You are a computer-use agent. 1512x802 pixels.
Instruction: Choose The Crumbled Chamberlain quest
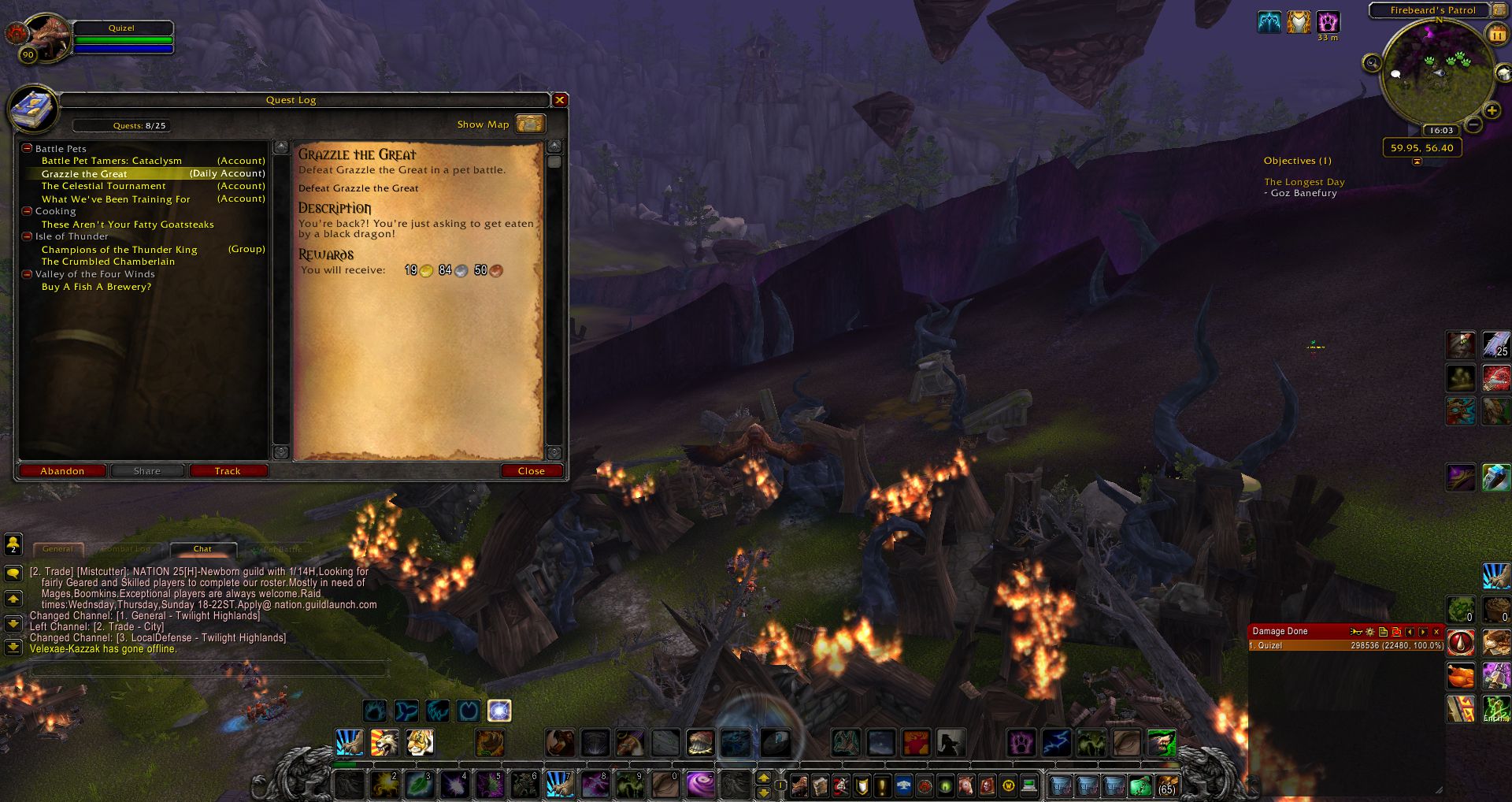pos(108,262)
